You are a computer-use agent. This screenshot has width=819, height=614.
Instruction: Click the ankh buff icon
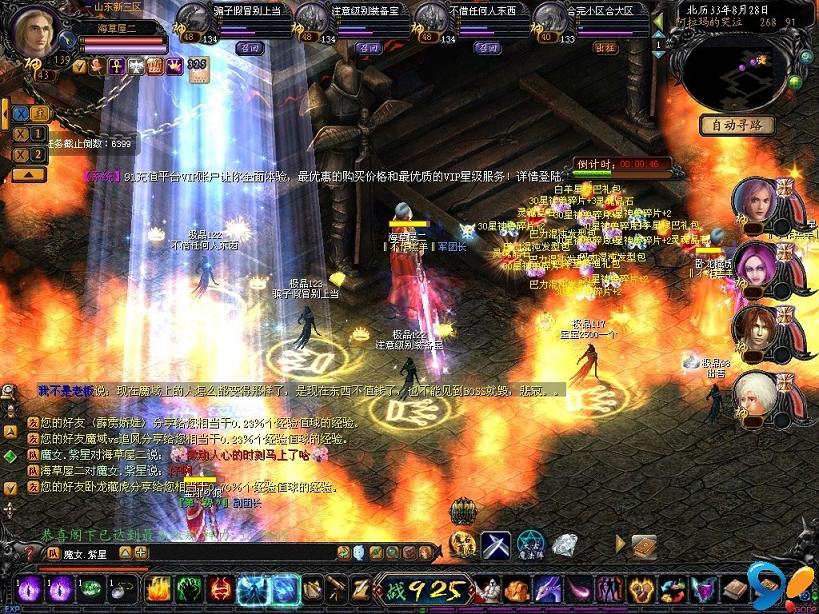(116, 66)
